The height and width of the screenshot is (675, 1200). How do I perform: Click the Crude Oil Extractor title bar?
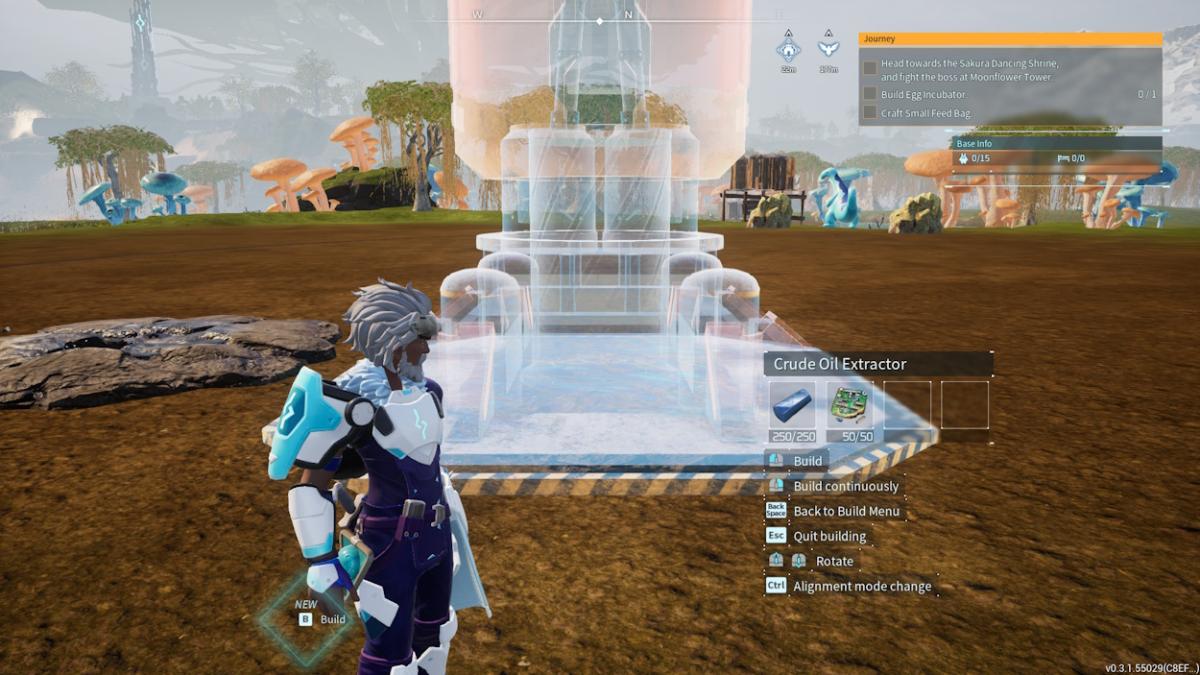[878, 364]
